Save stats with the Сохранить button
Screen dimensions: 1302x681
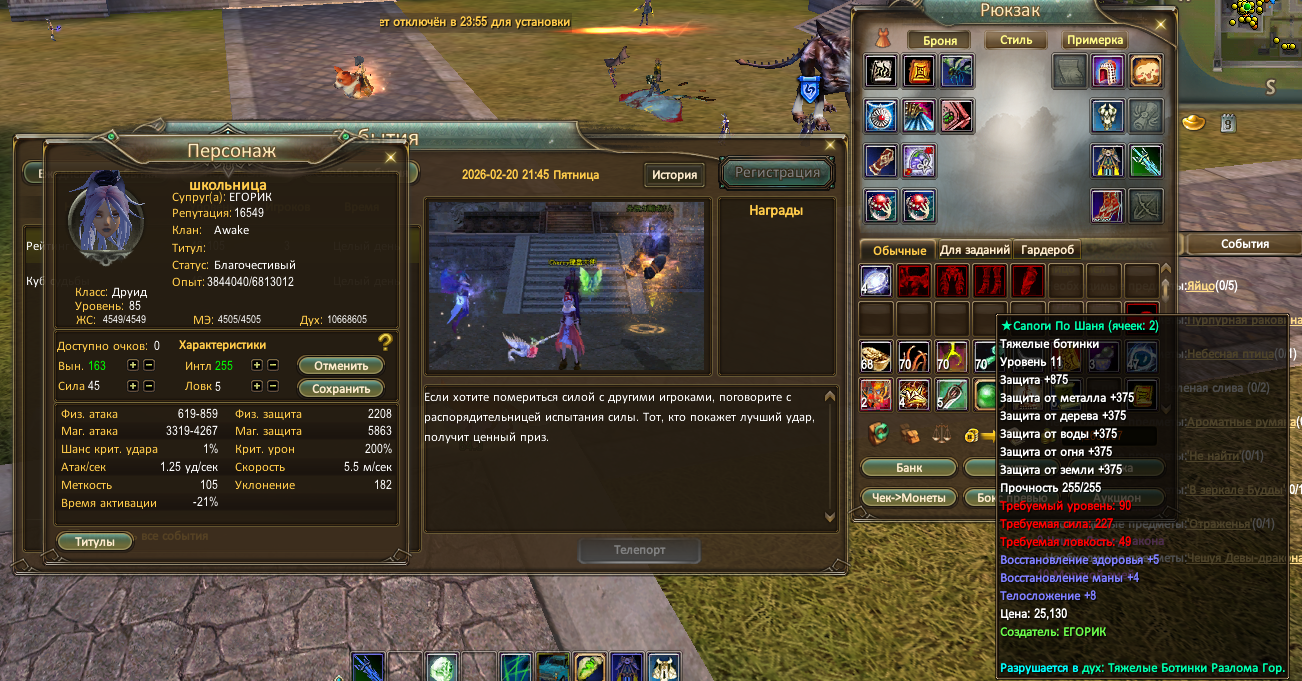340,388
